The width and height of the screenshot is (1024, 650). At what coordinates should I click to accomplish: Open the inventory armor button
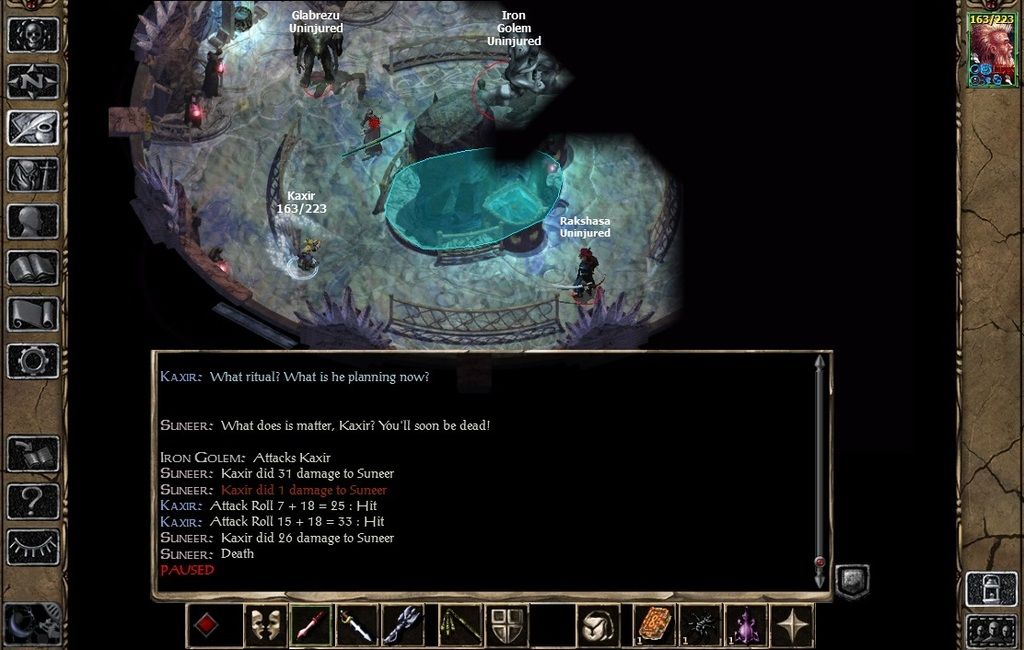(33, 174)
